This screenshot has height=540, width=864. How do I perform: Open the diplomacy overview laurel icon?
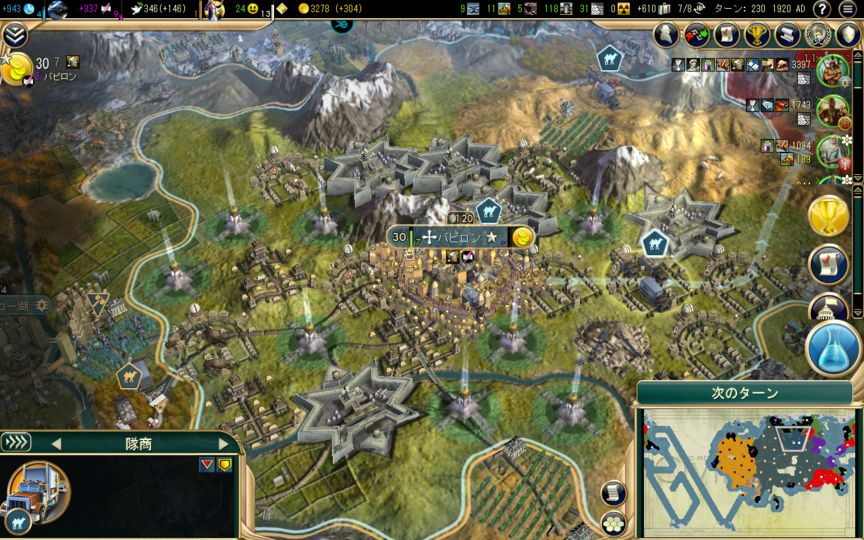(819, 35)
